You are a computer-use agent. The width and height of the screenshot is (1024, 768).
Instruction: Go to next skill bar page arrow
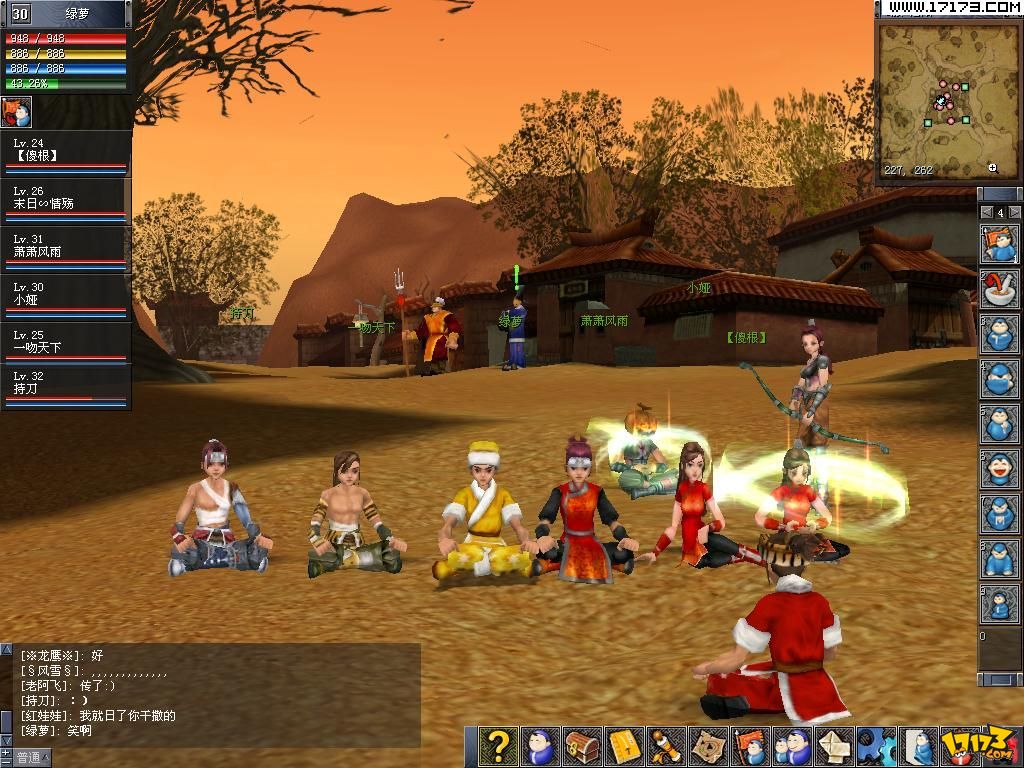pyautogui.click(x=1014, y=213)
